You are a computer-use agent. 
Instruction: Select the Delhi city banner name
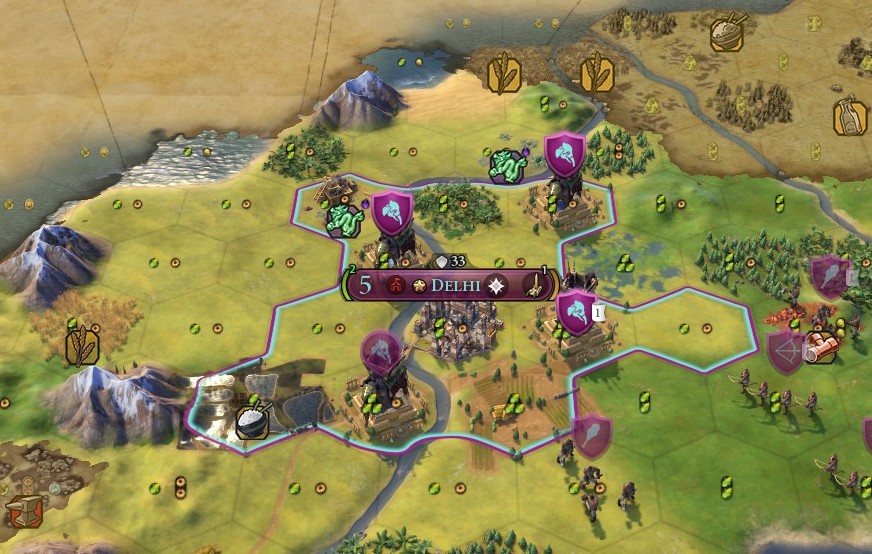(456, 285)
